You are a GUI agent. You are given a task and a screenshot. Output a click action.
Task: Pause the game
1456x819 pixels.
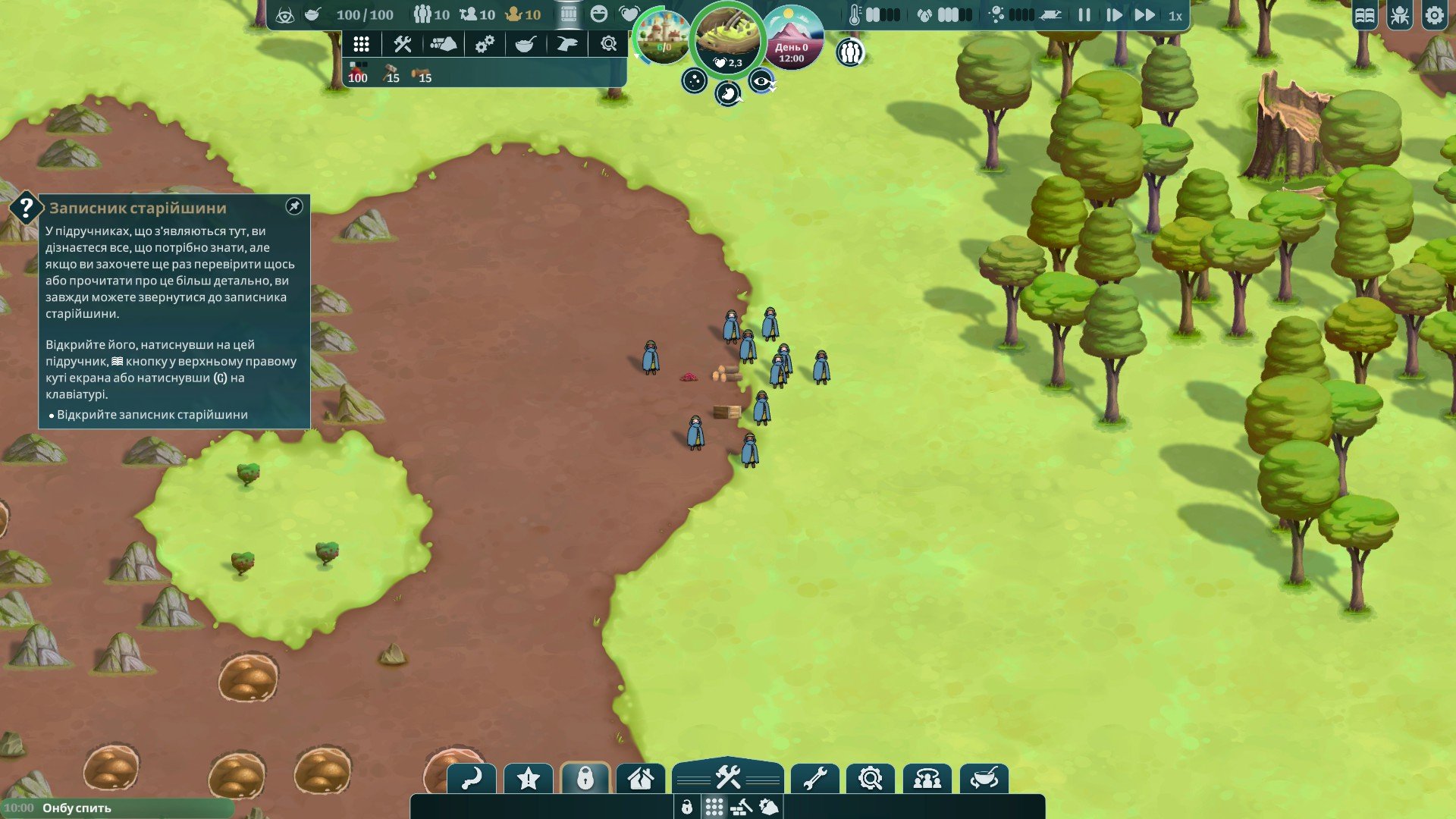[1084, 15]
